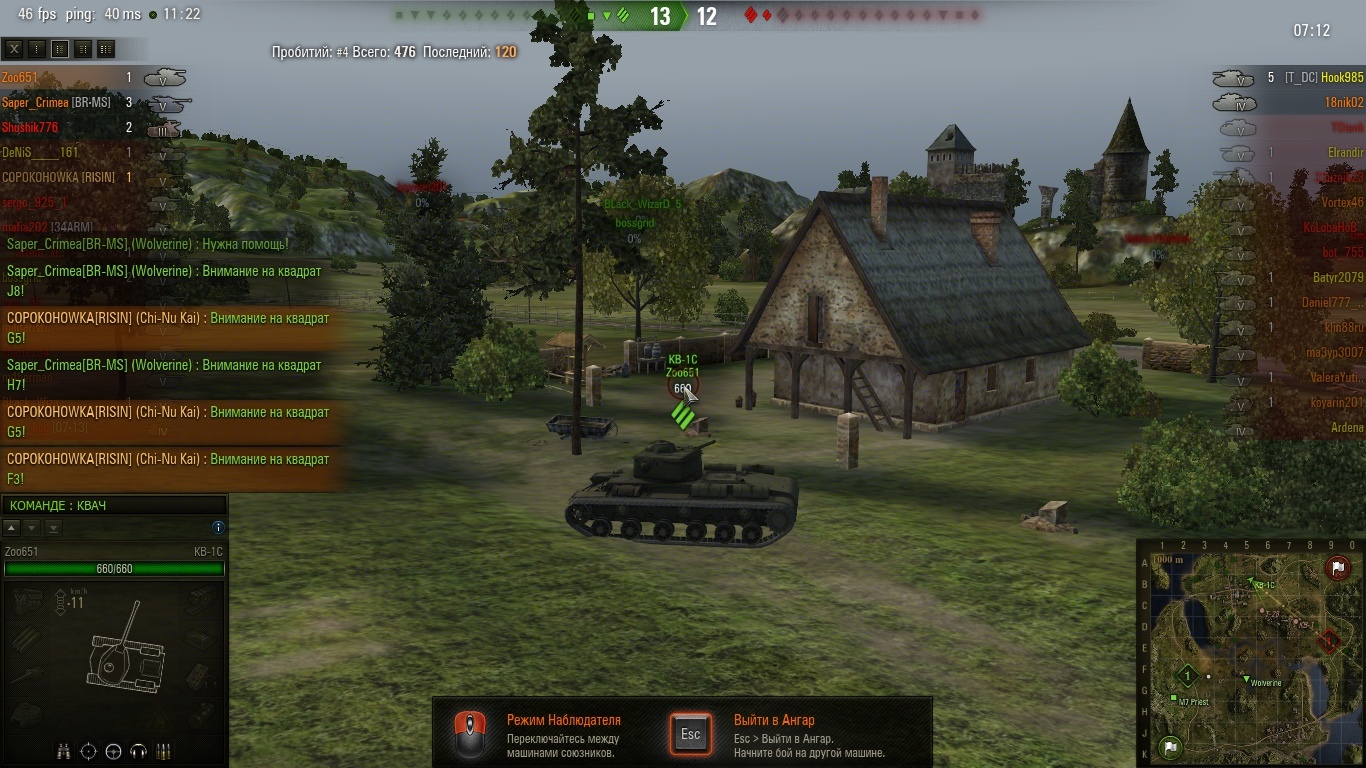Select Saper_Crimea in the allied team list
1366x768 pixels.
34,102
